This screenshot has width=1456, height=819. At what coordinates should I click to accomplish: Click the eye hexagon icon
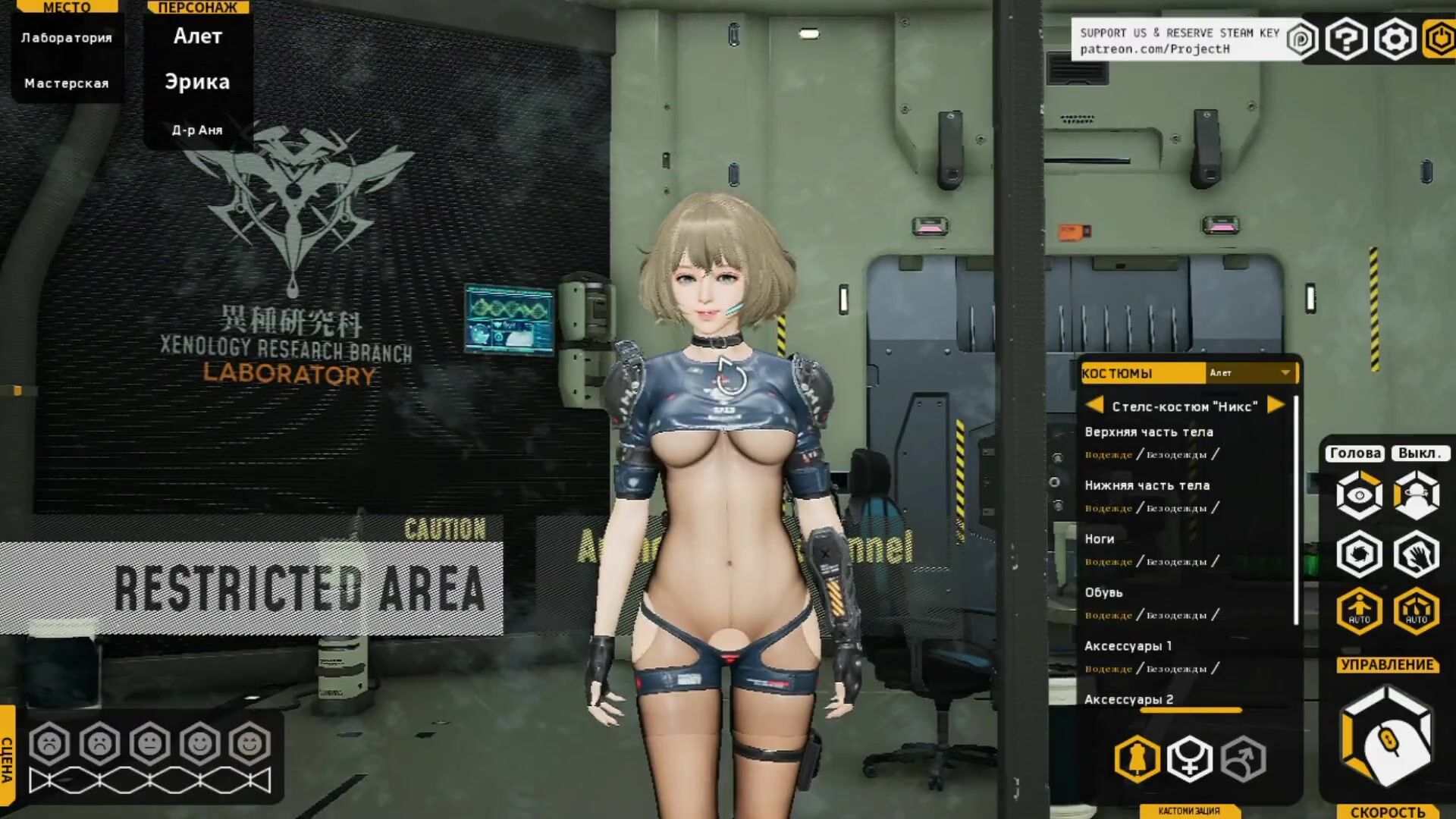point(1359,495)
